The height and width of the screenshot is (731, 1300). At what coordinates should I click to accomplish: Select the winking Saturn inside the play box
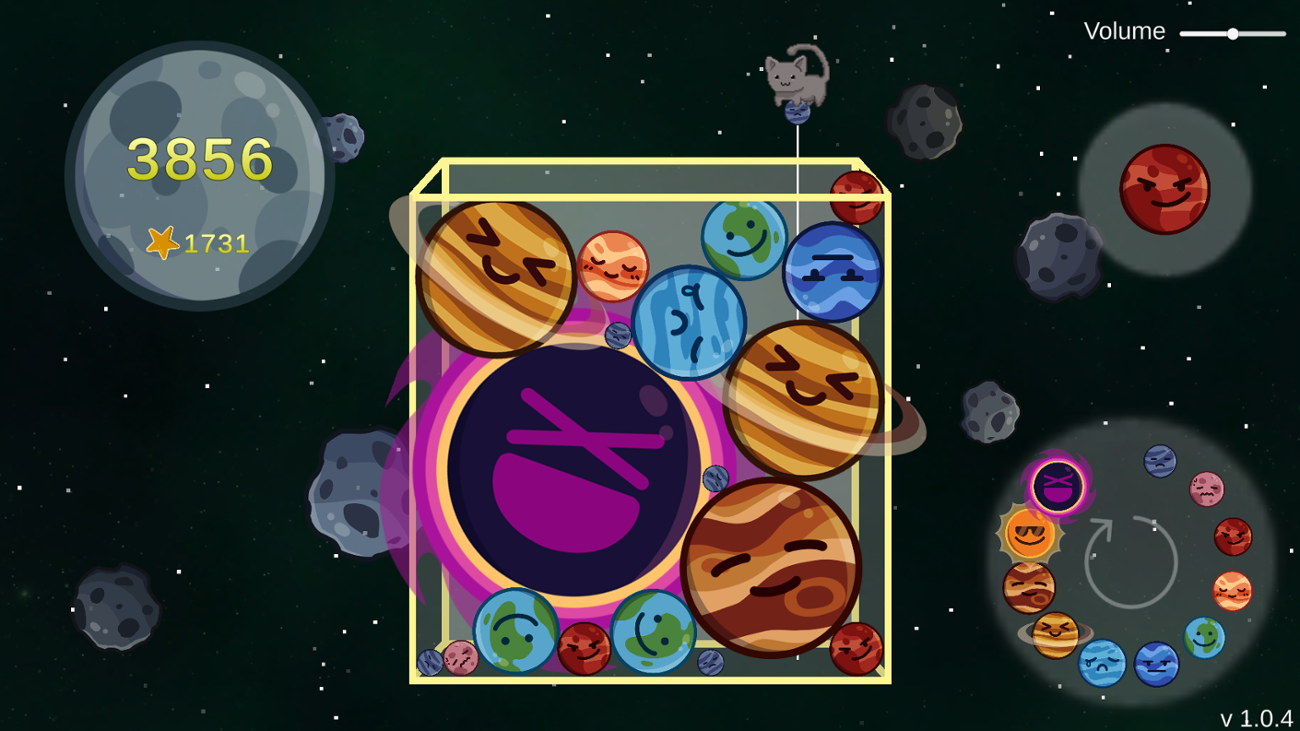803,393
